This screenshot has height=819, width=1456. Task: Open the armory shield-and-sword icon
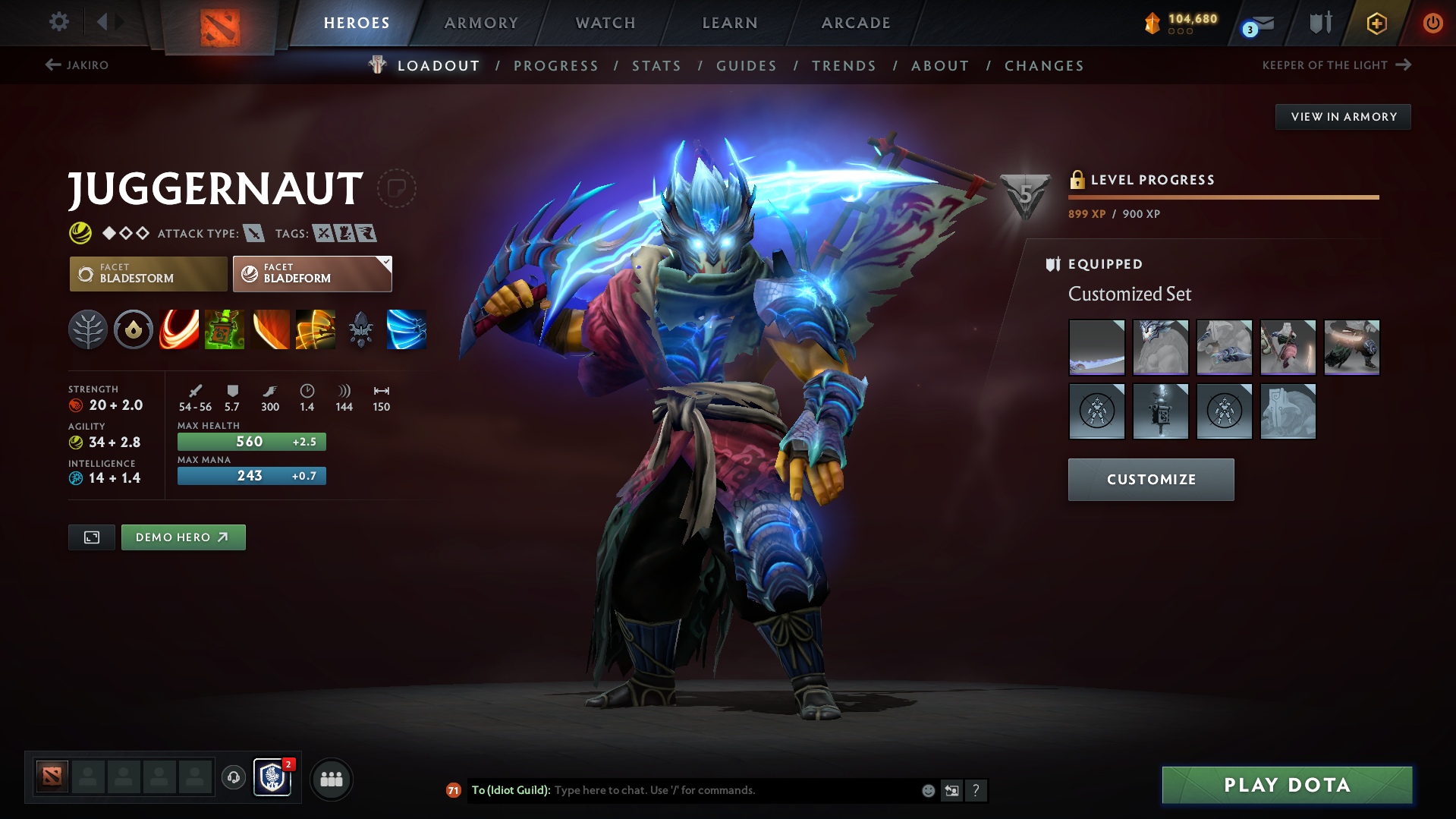pos(1319,23)
